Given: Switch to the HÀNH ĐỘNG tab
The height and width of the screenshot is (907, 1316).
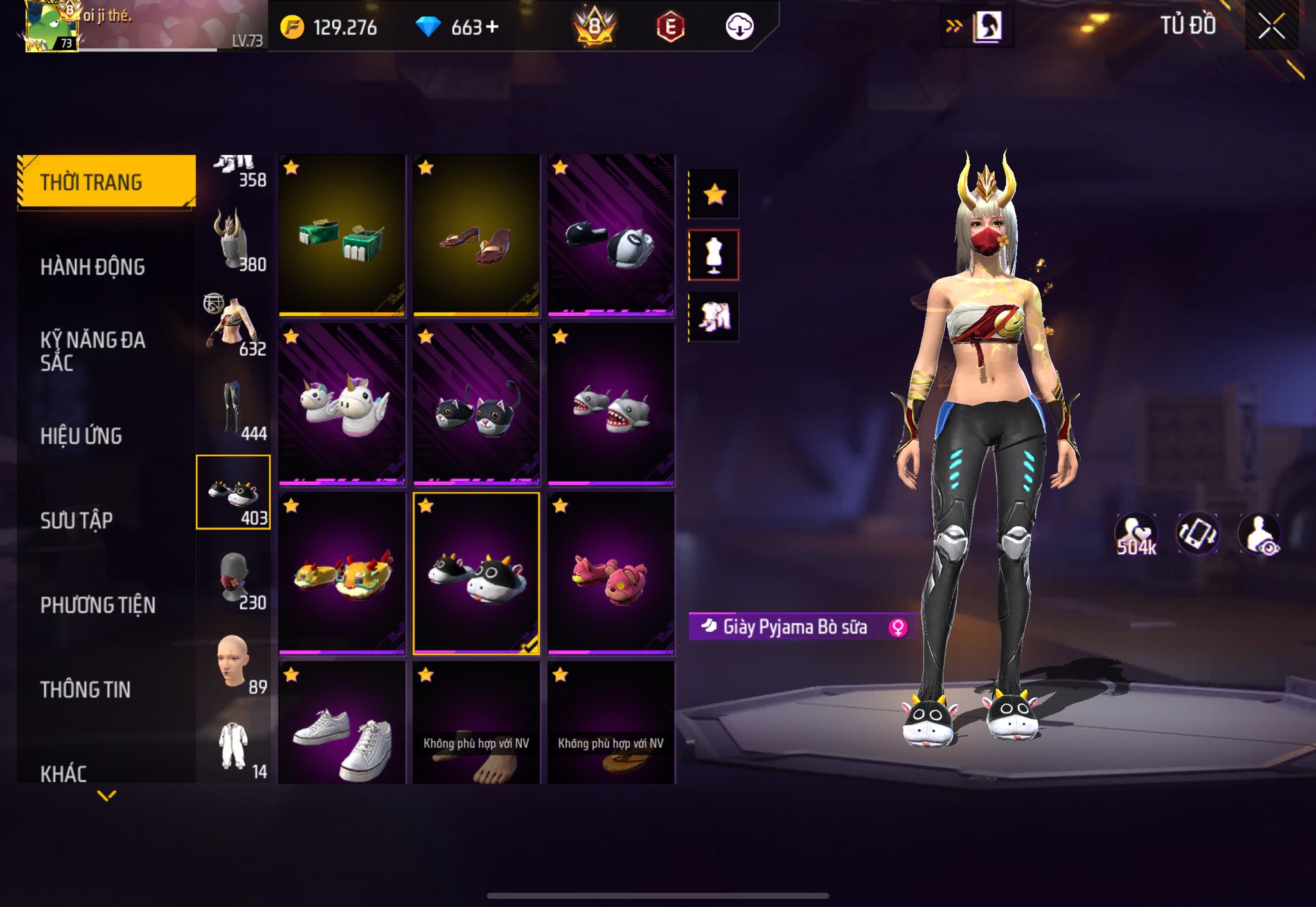Looking at the screenshot, I should 93,267.
